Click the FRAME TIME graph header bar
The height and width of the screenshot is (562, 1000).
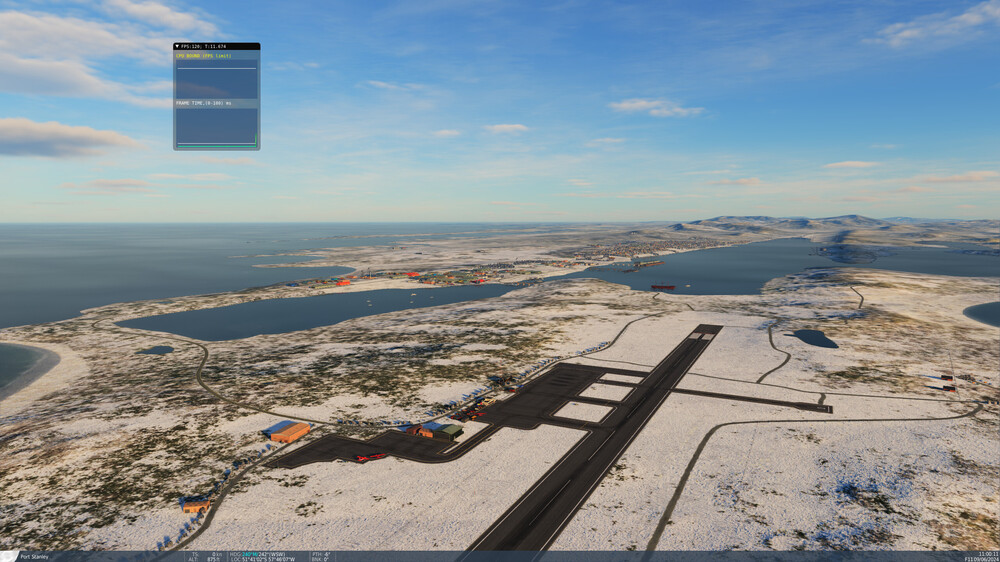(216, 103)
